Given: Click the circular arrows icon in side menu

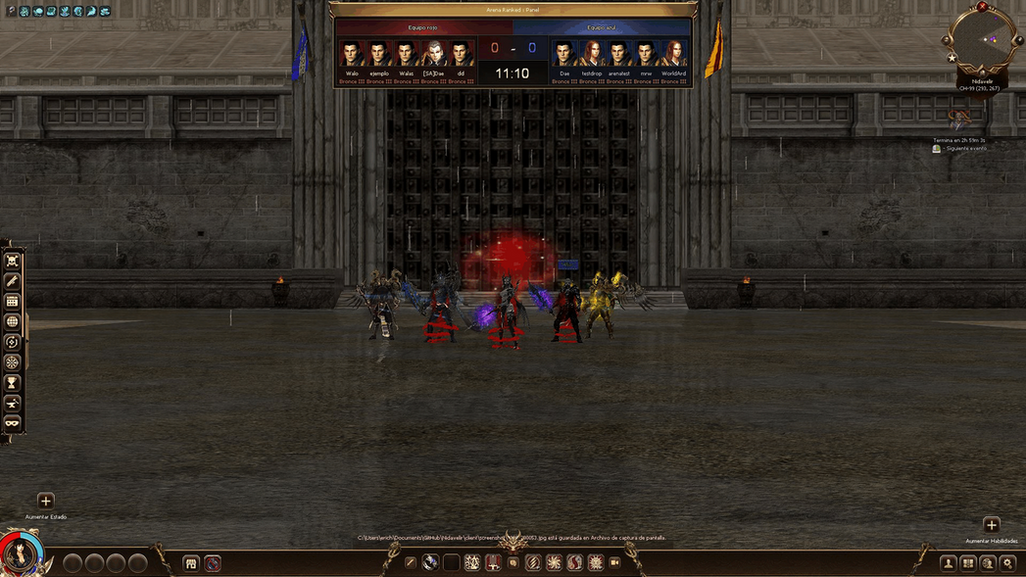Looking at the screenshot, I should (13, 342).
